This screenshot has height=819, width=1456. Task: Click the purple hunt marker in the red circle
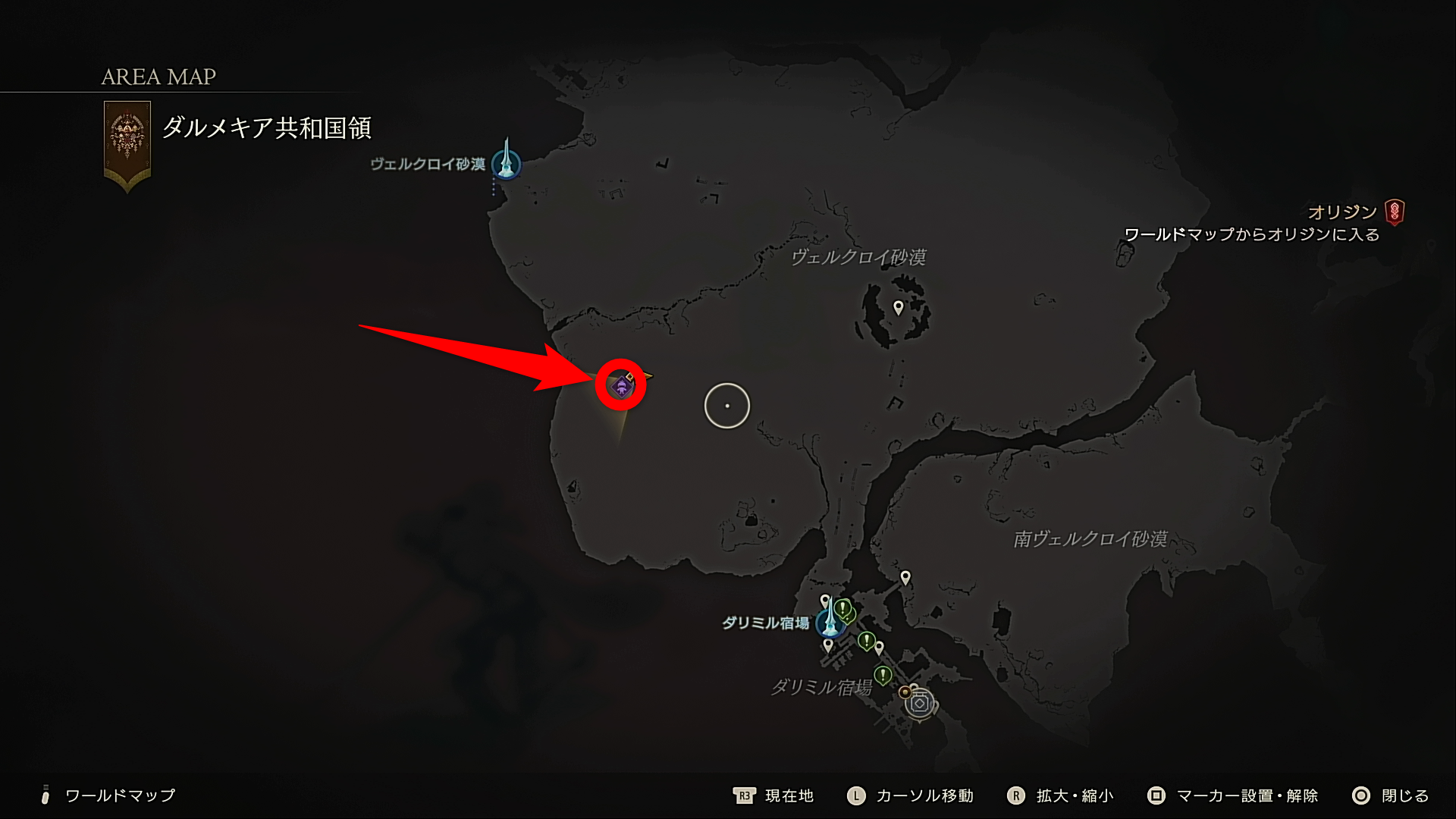[x=622, y=387]
